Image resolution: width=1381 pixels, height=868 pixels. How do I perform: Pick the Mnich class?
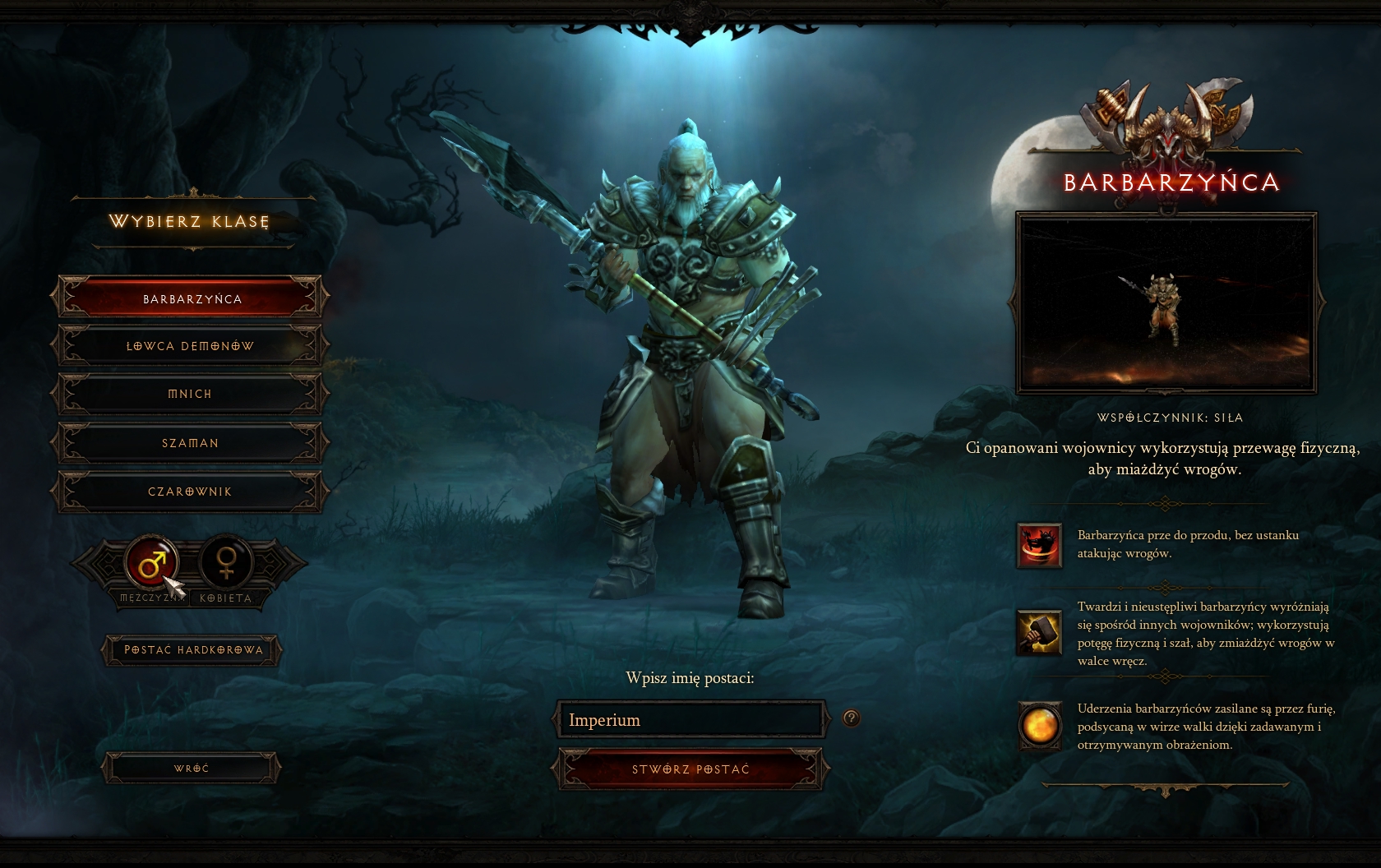pyautogui.click(x=191, y=394)
